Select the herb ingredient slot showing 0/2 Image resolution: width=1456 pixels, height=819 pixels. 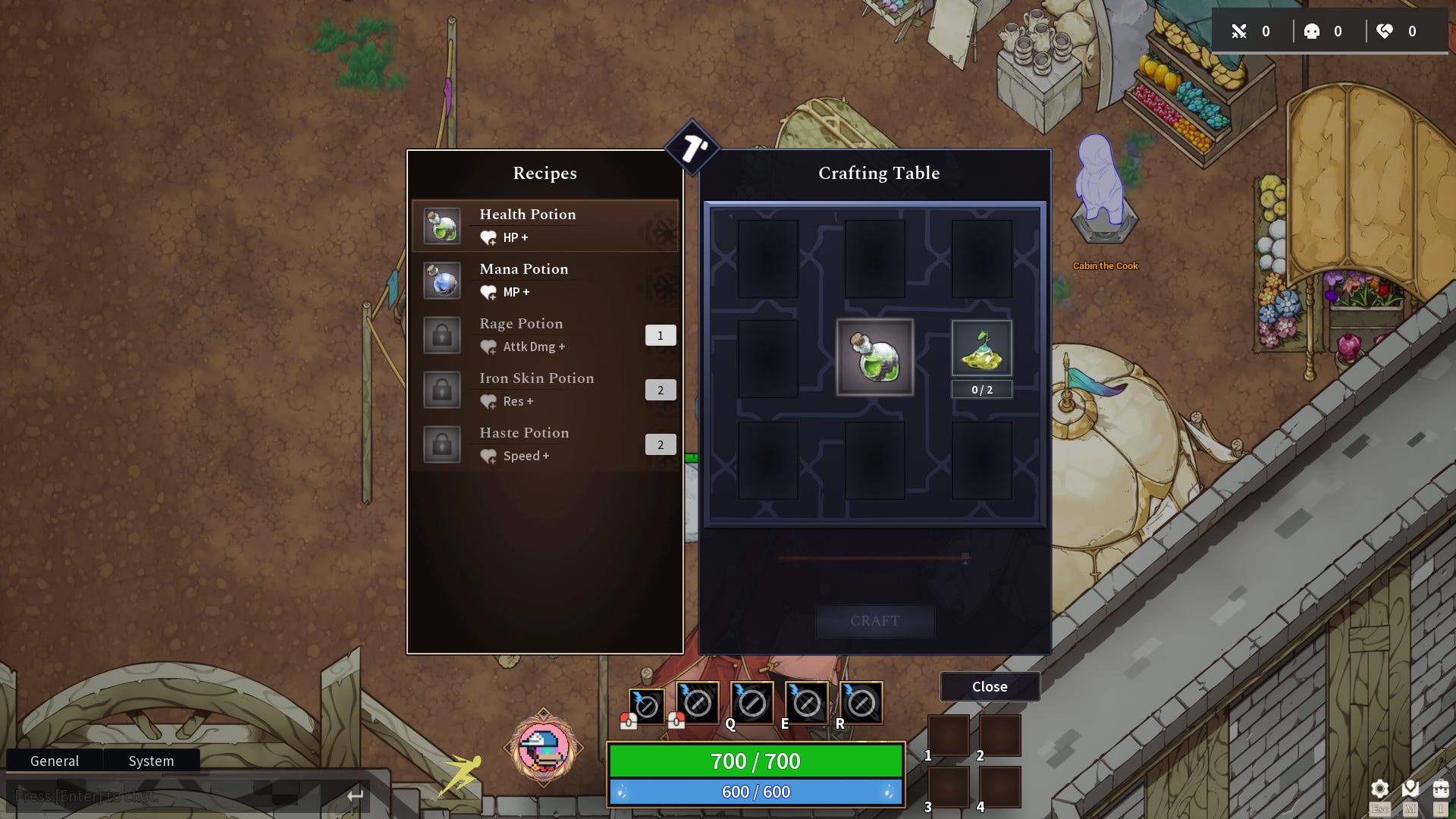(981, 350)
